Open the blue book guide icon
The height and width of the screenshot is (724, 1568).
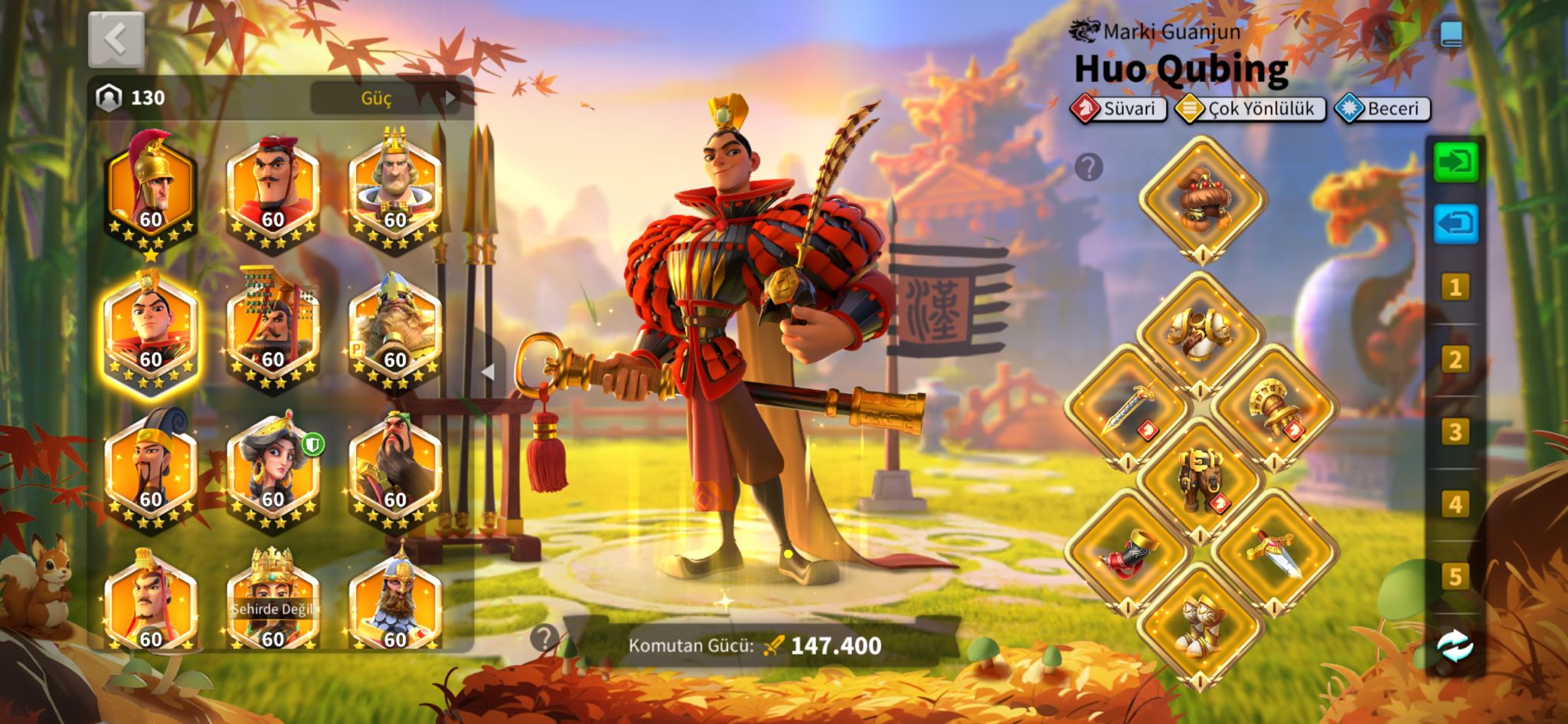[1452, 34]
